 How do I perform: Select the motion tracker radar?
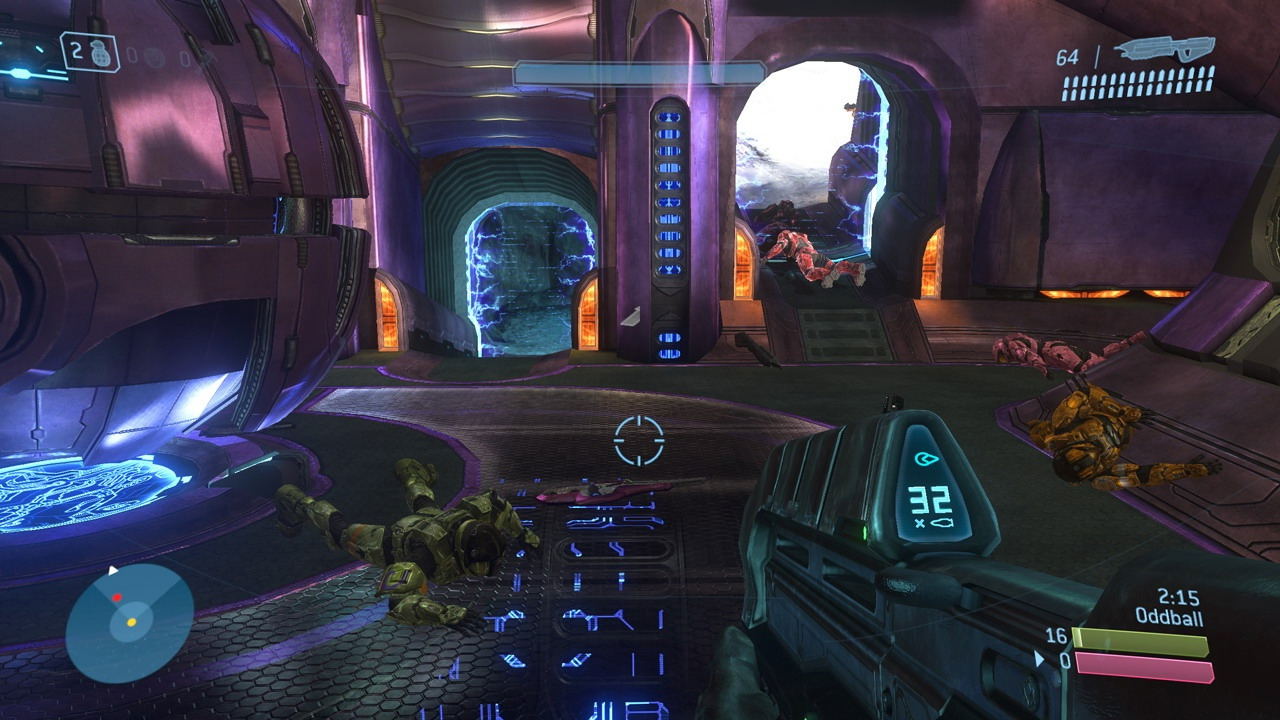(x=129, y=622)
